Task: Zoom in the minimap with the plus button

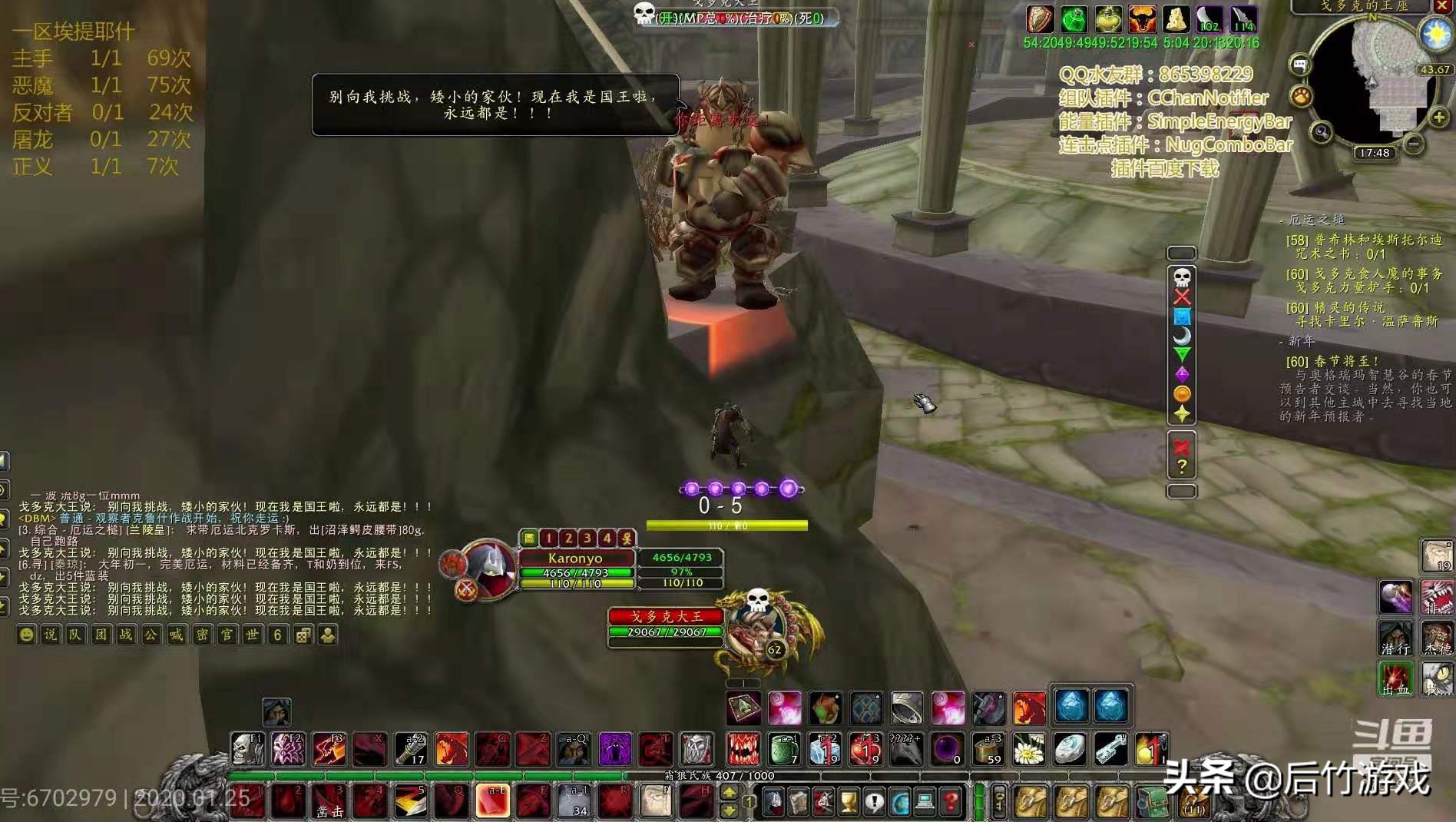Action: coord(1438,117)
